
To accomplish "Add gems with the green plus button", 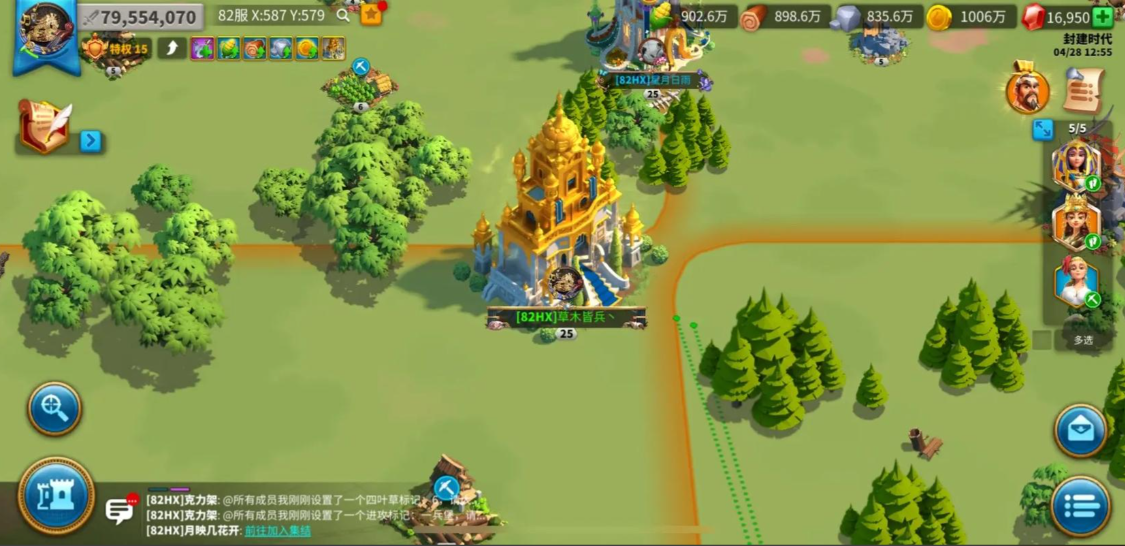I will [x=1102, y=17].
